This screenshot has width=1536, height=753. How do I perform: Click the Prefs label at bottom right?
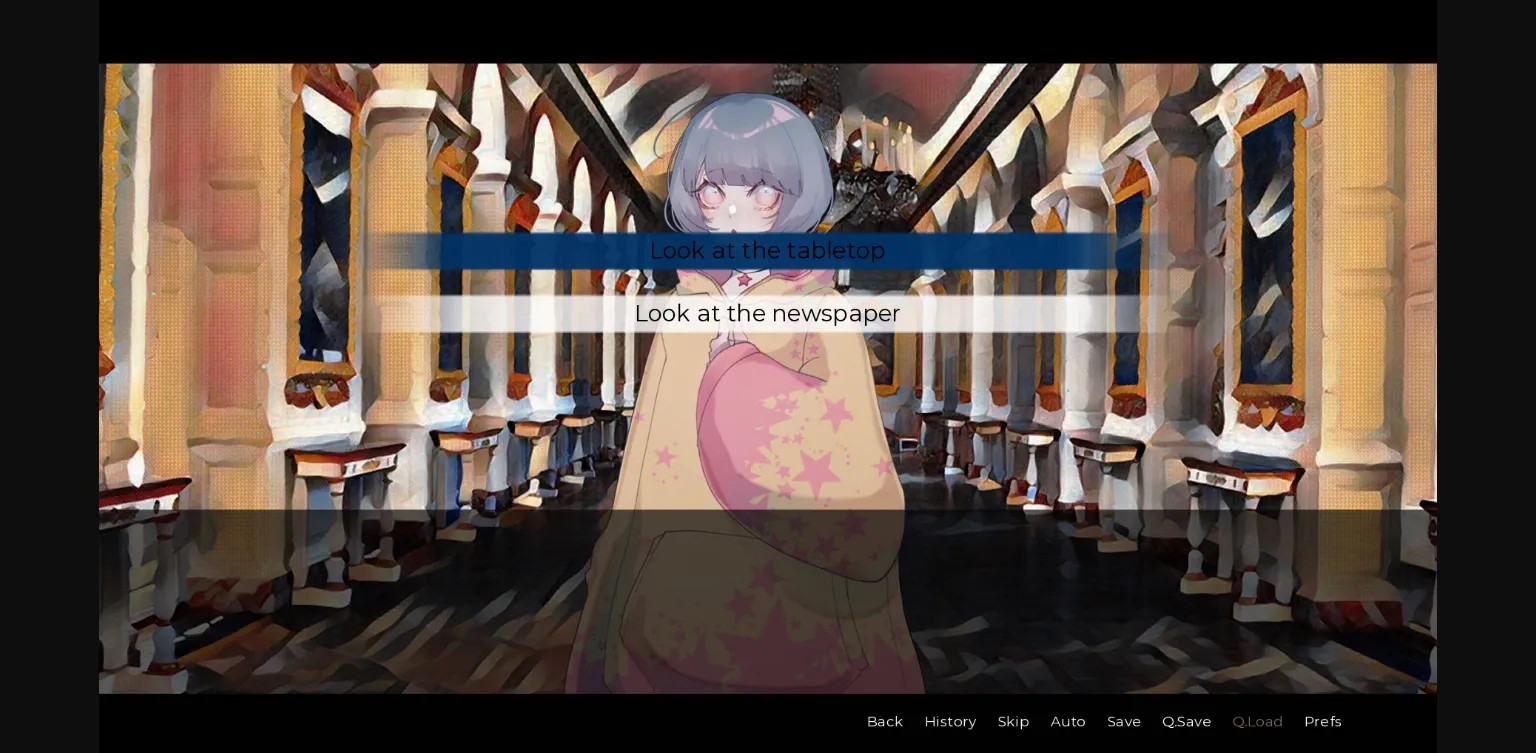point(1322,721)
